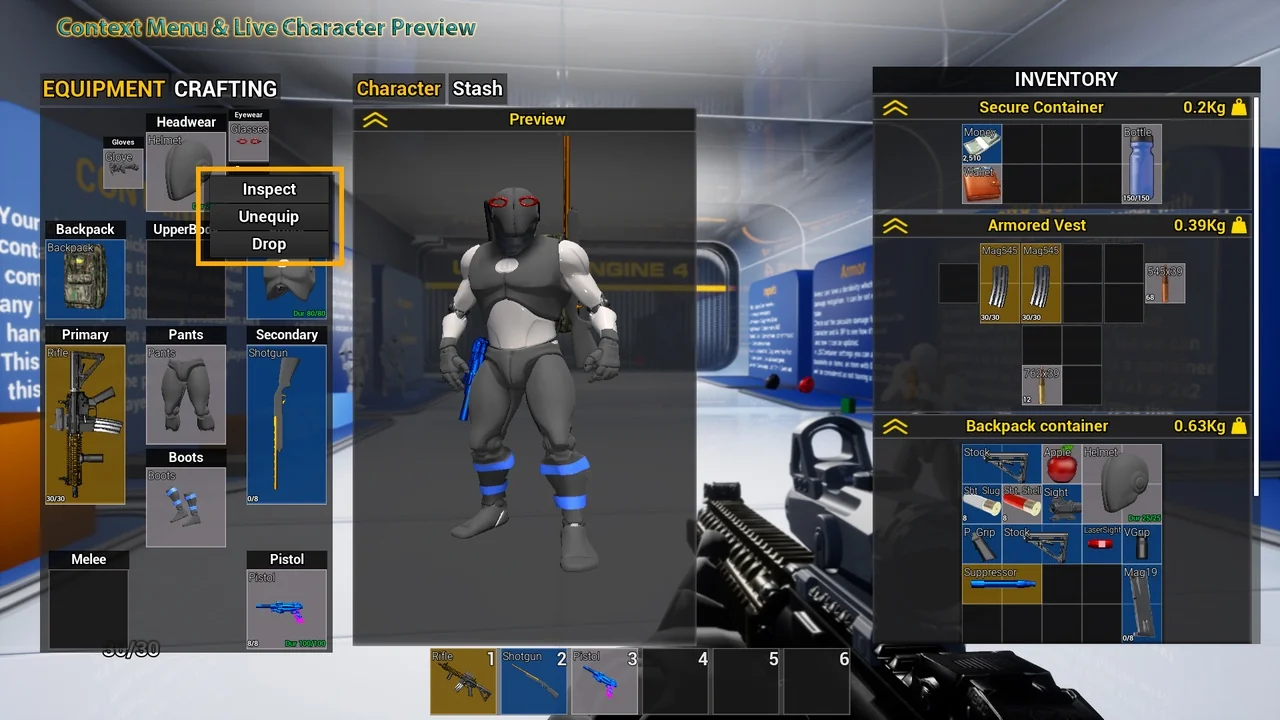
Task: Click the Bottle in the Secure Container
Action: tap(1141, 163)
